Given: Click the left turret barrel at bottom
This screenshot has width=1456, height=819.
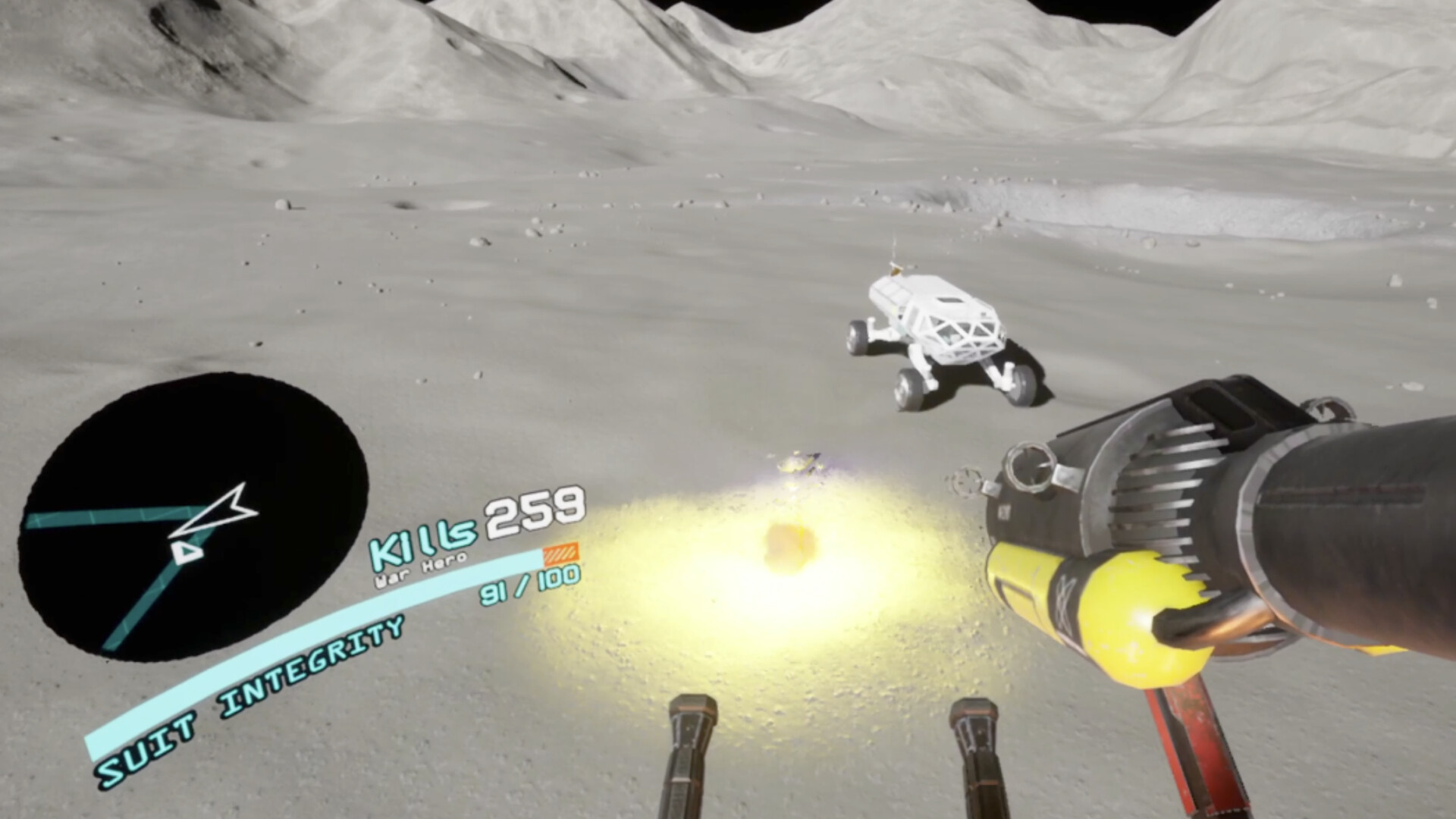Looking at the screenshot, I should click(x=686, y=751).
